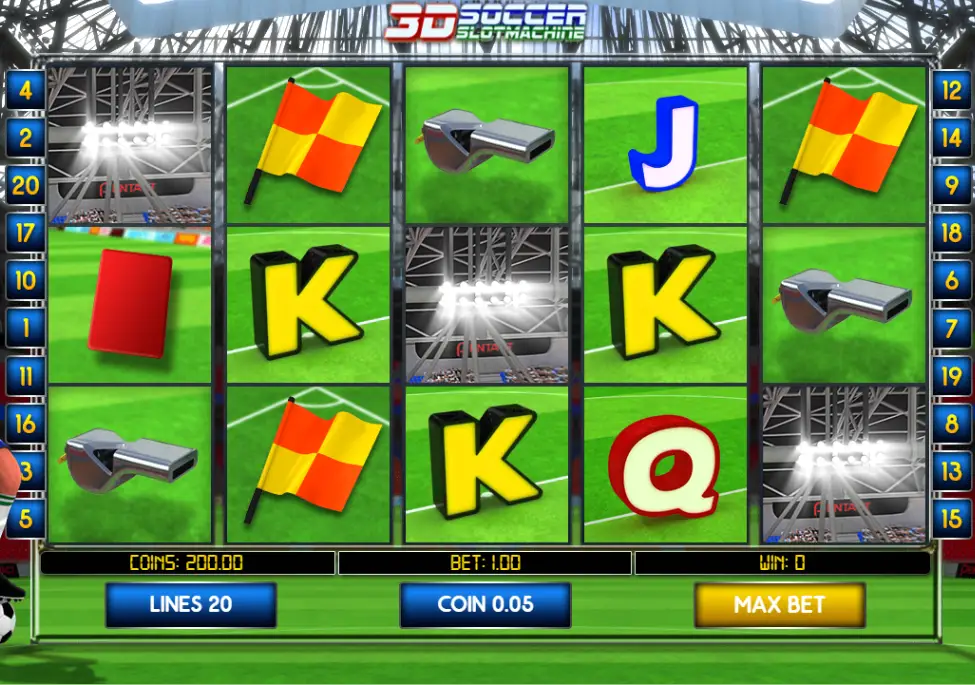Pick the payline 14 marker
This screenshot has width=975, height=685.
tap(951, 138)
